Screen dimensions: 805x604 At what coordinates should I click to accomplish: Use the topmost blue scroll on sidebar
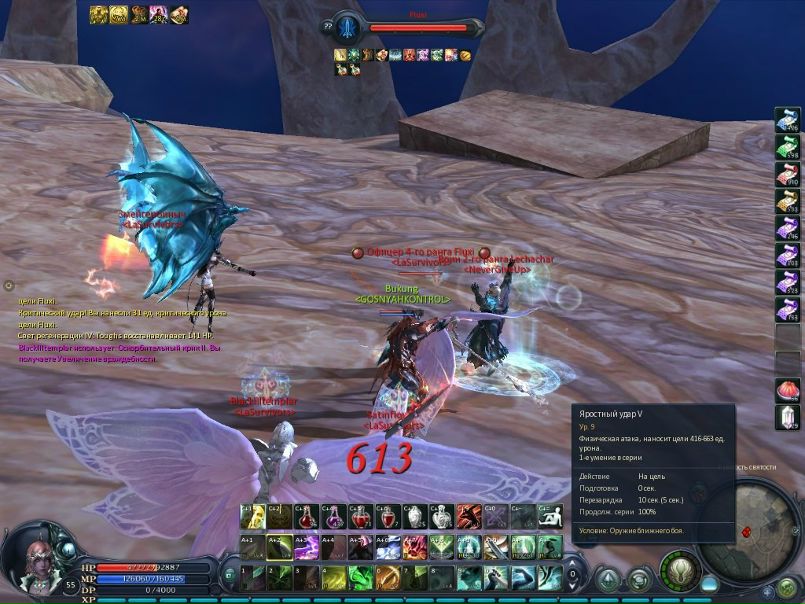click(787, 122)
